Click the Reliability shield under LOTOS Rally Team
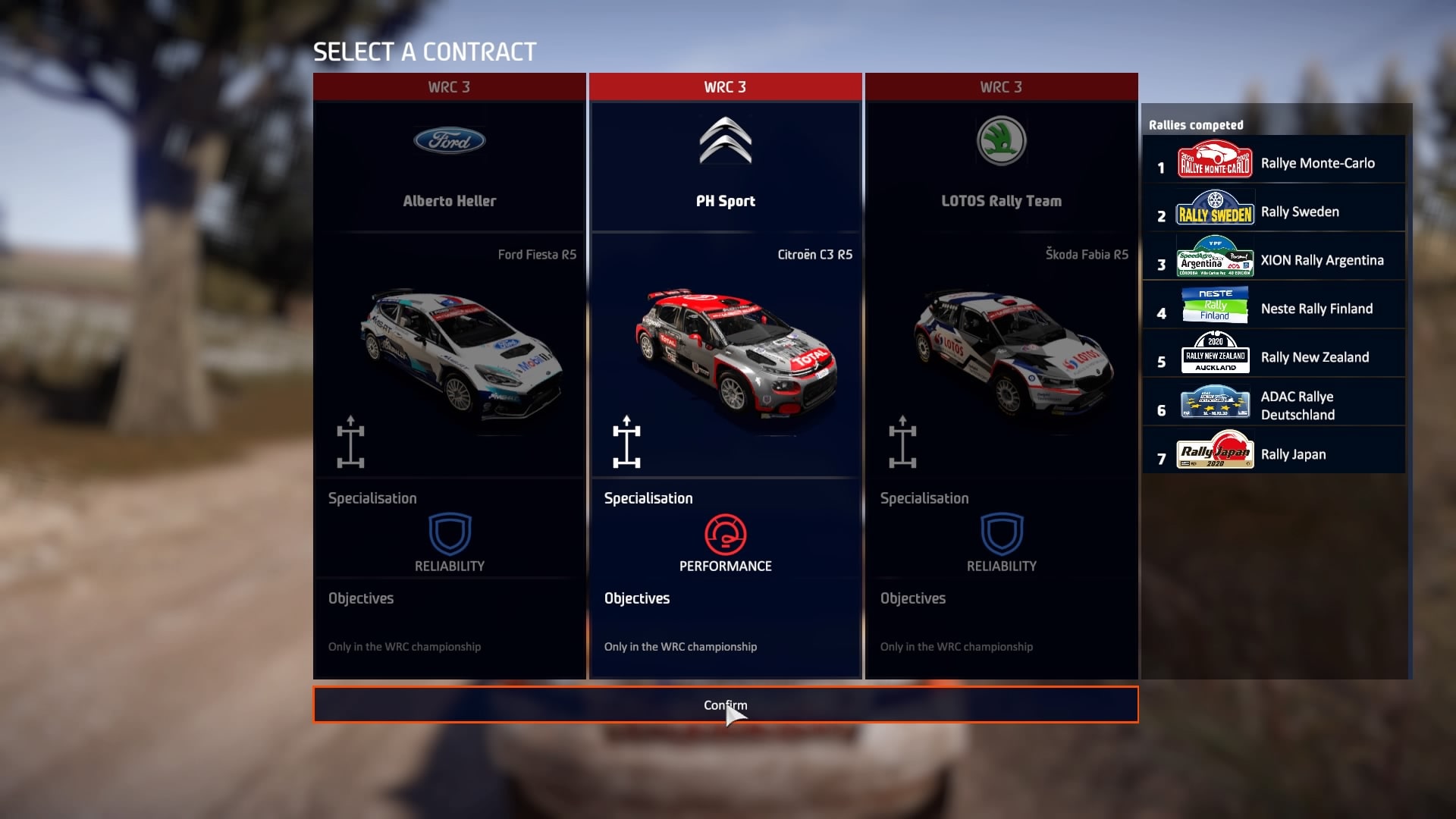Screen dimensions: 1456x819 click(x=1002, y=534)
